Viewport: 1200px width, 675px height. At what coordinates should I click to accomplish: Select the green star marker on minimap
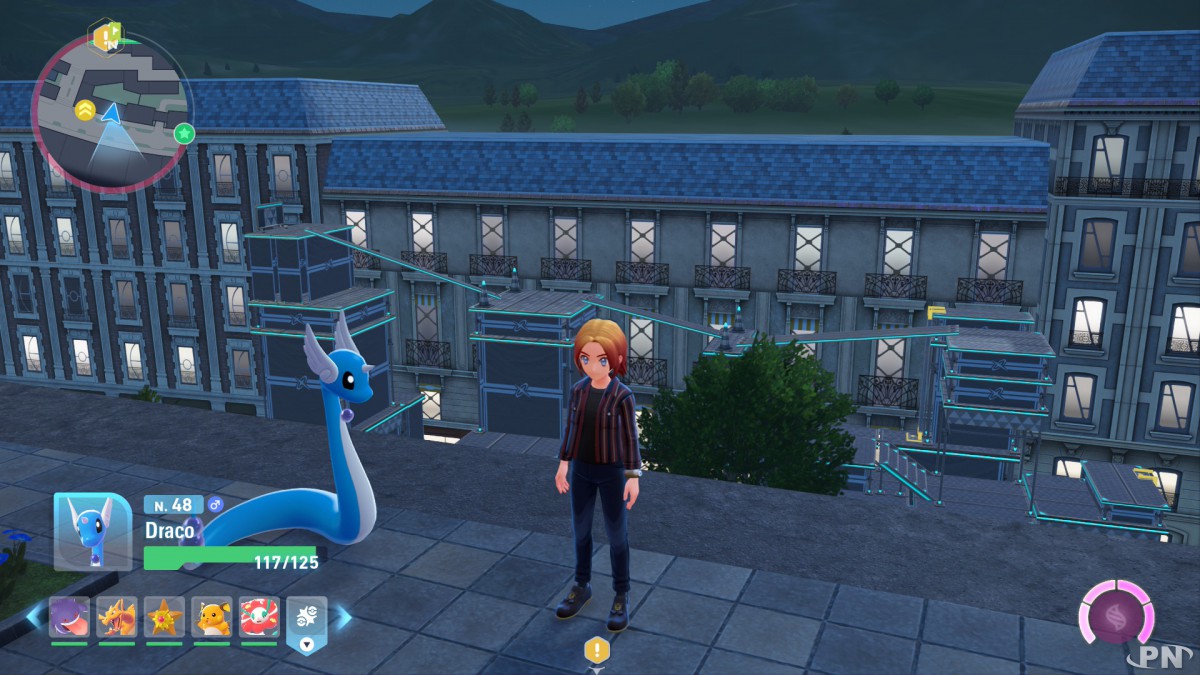[184, 133]
